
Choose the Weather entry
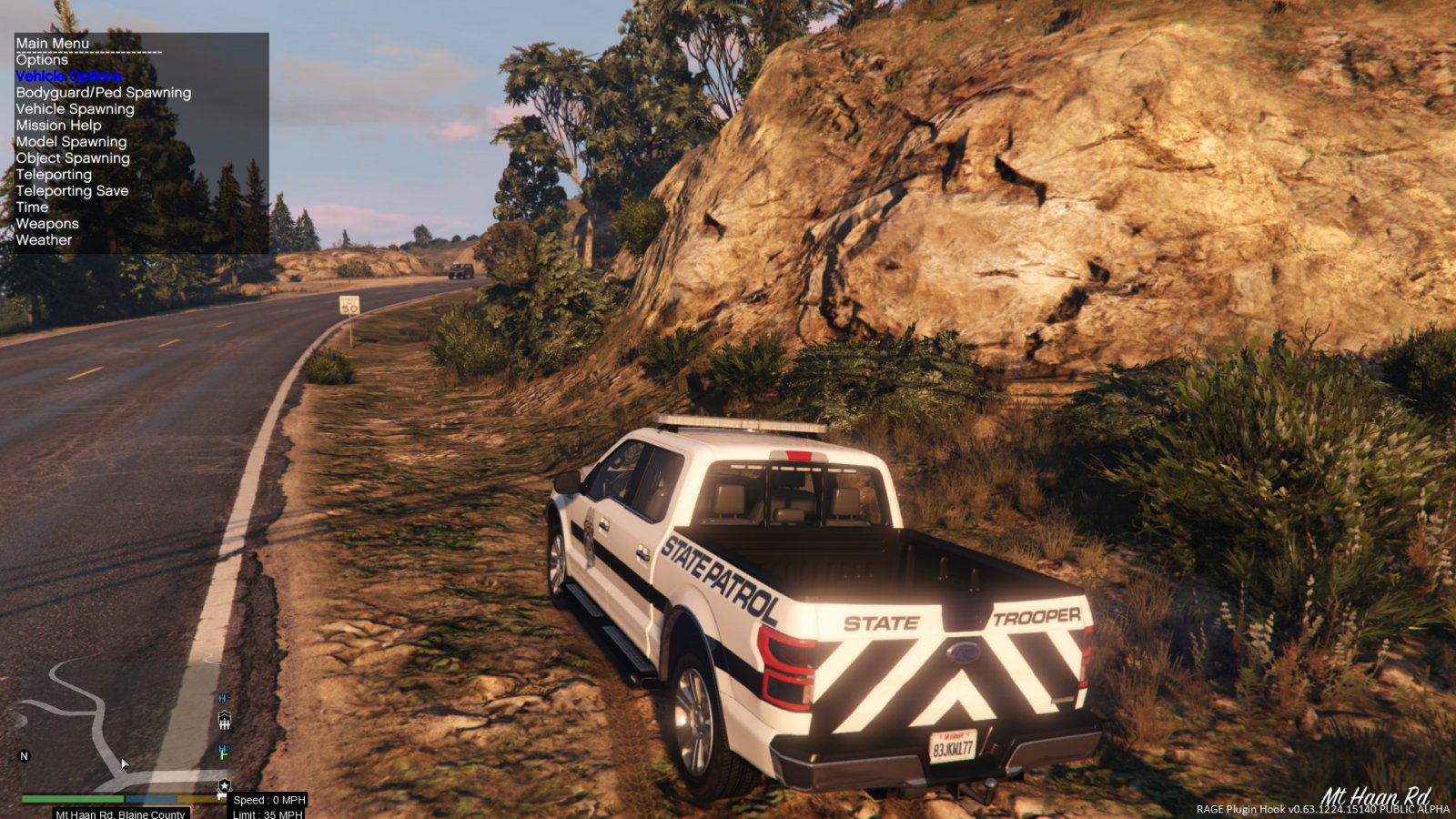44,240
